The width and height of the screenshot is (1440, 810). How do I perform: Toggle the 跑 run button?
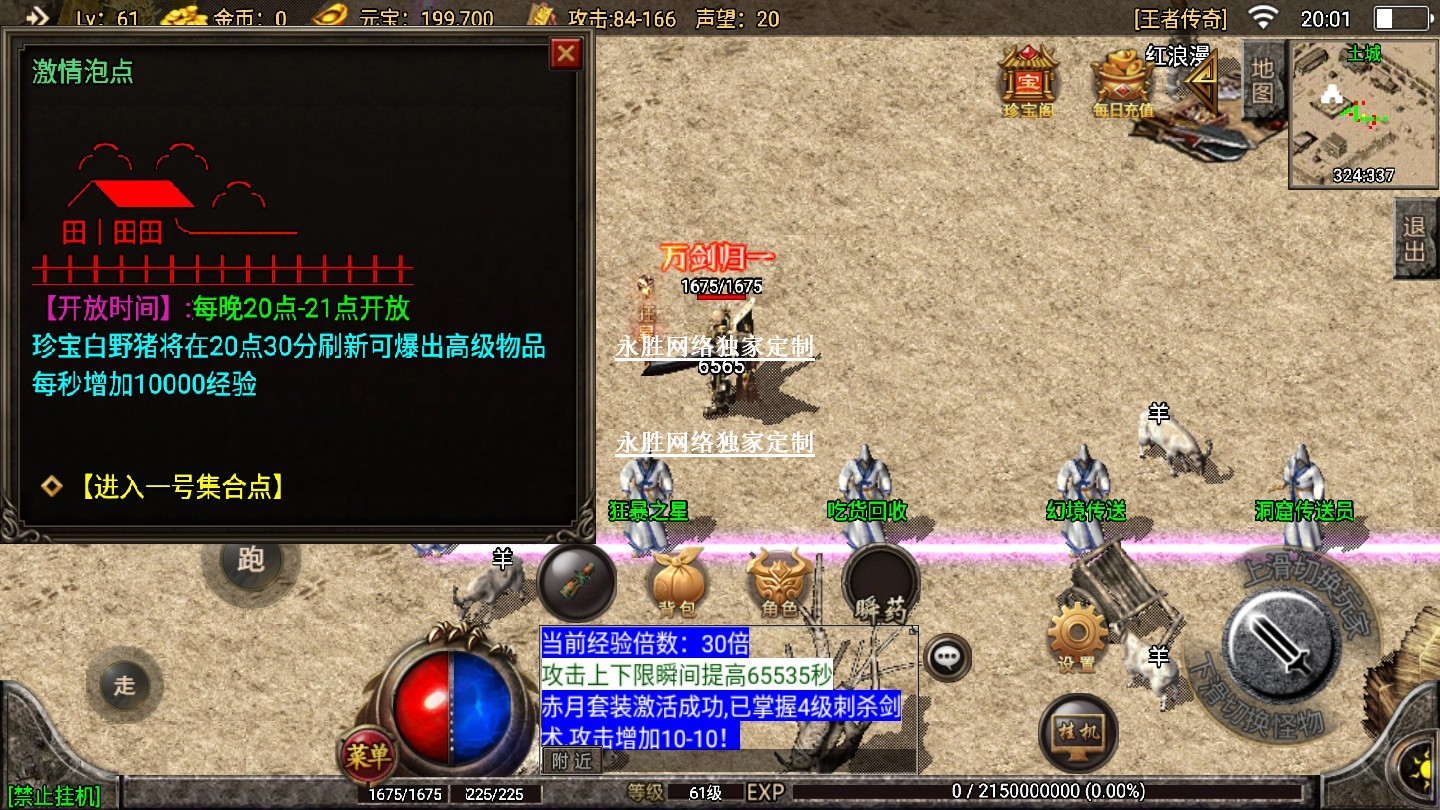(x=250, y=560)
